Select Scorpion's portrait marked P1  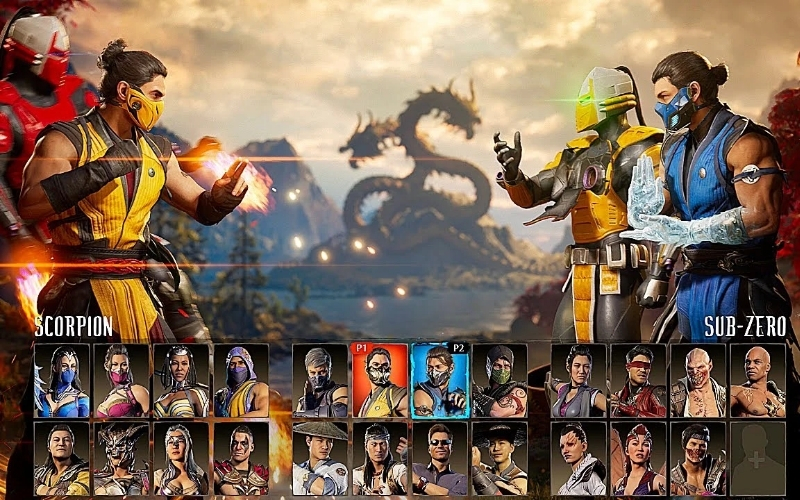[379, 381]
